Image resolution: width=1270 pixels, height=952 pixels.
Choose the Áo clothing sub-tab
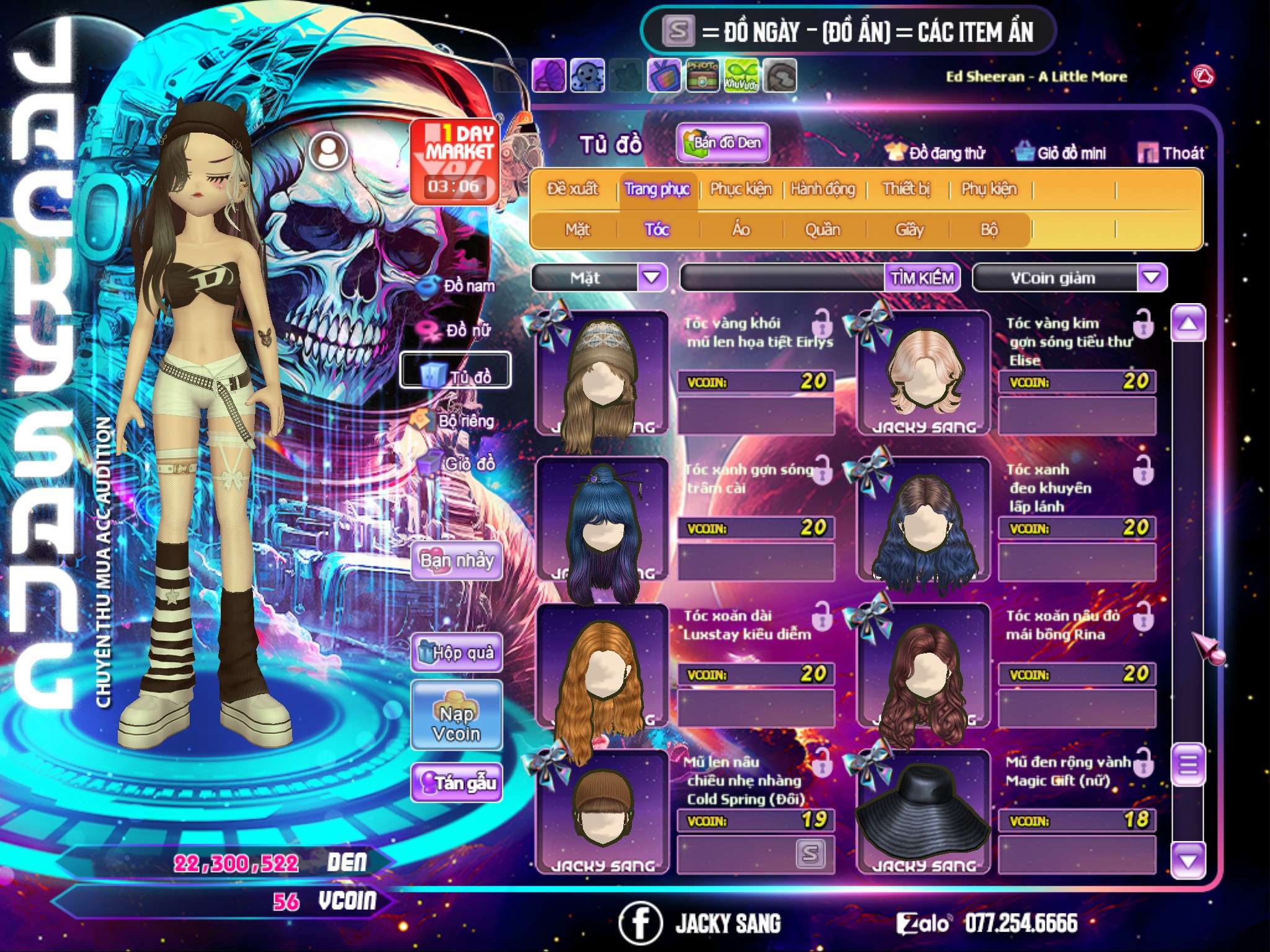pyautogui.click(x=741, y=230)
